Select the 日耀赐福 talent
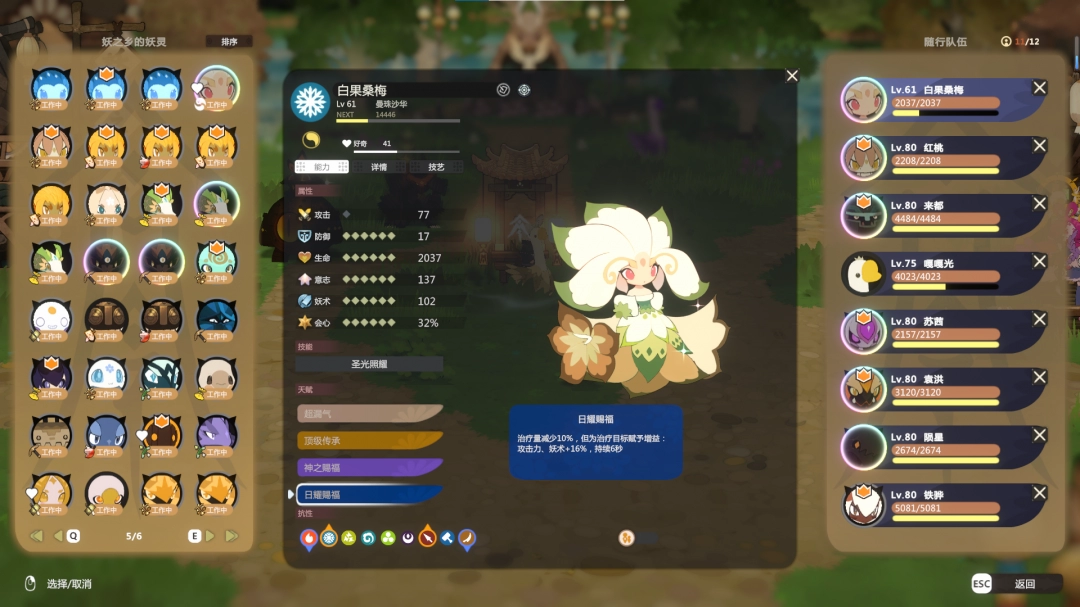1080x607 pixels. pos(369,494)
